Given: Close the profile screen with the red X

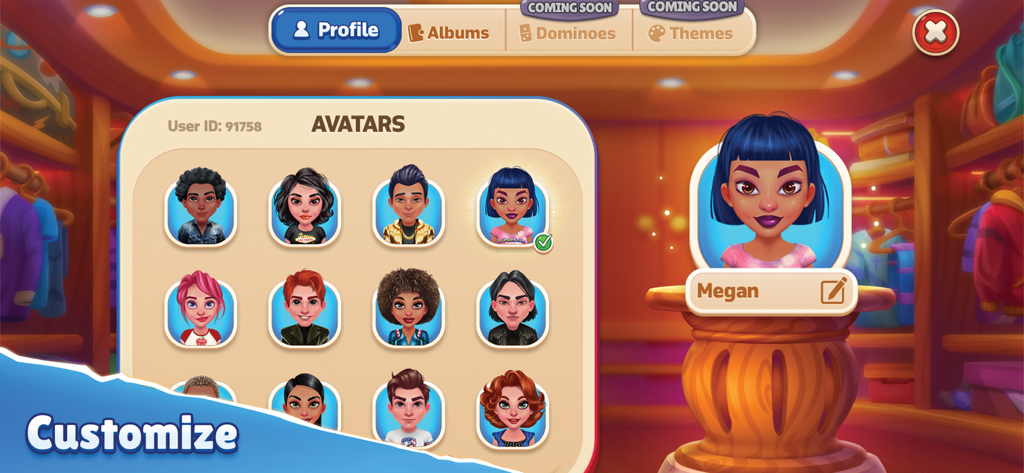Looking at the screenshot, I should [935, 32].
